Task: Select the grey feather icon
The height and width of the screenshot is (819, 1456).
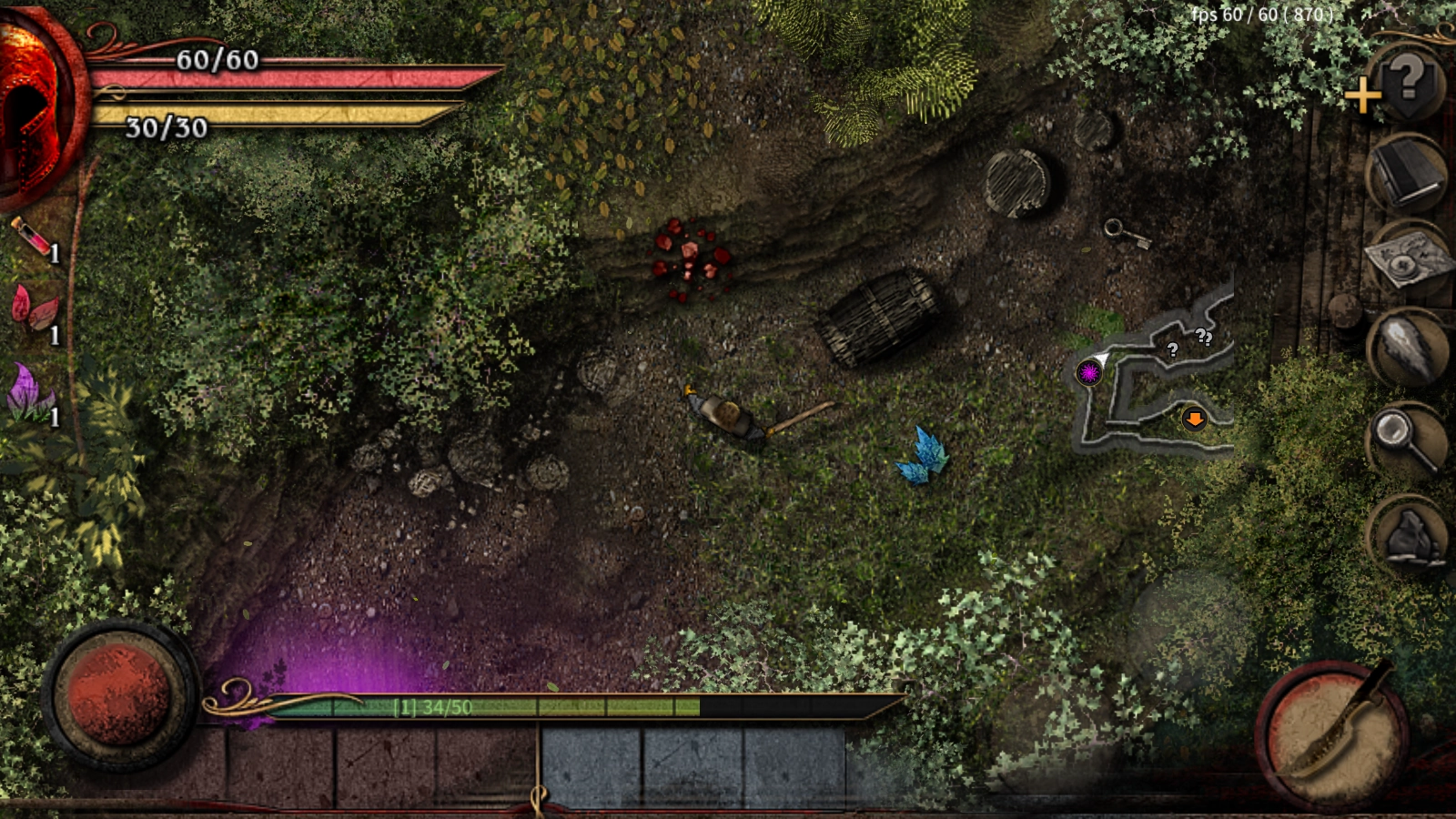Action: pos(1406,350)
